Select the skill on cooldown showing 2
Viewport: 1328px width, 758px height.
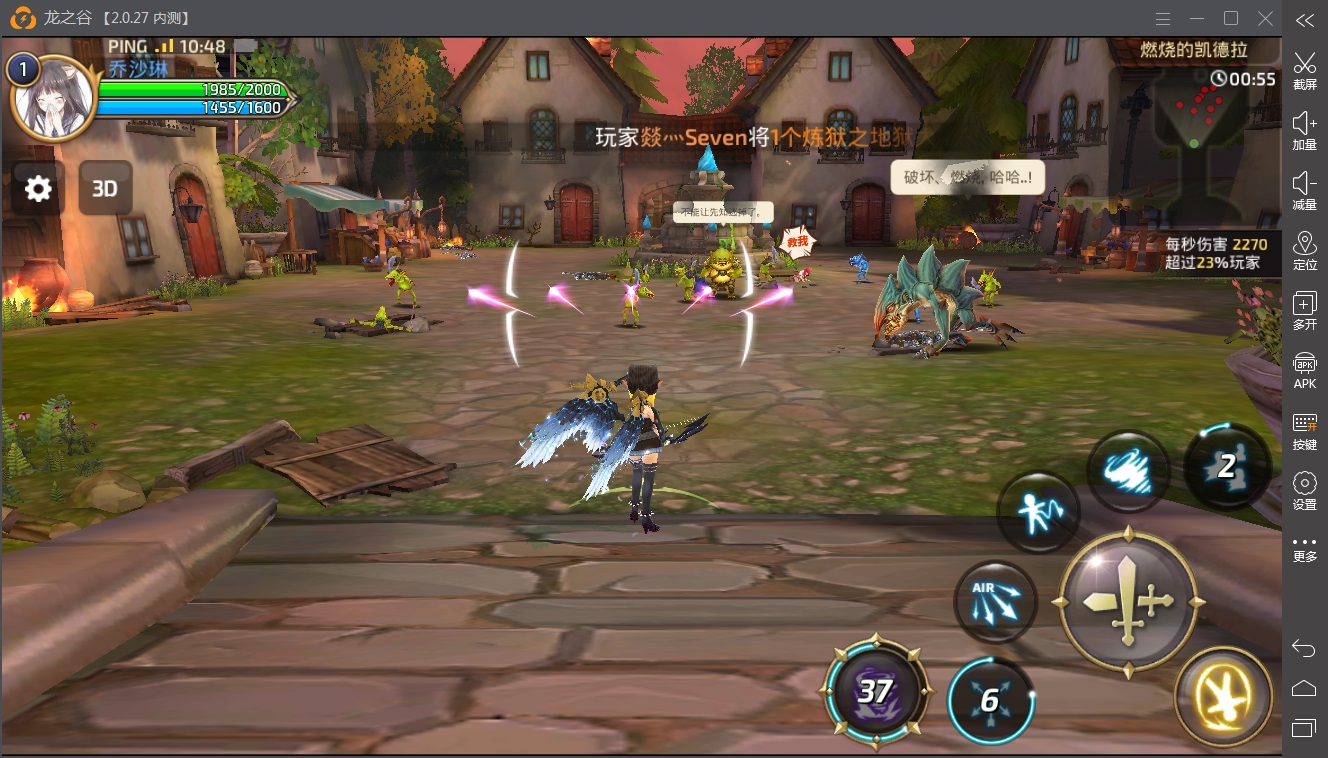(x=1227, y=466)
